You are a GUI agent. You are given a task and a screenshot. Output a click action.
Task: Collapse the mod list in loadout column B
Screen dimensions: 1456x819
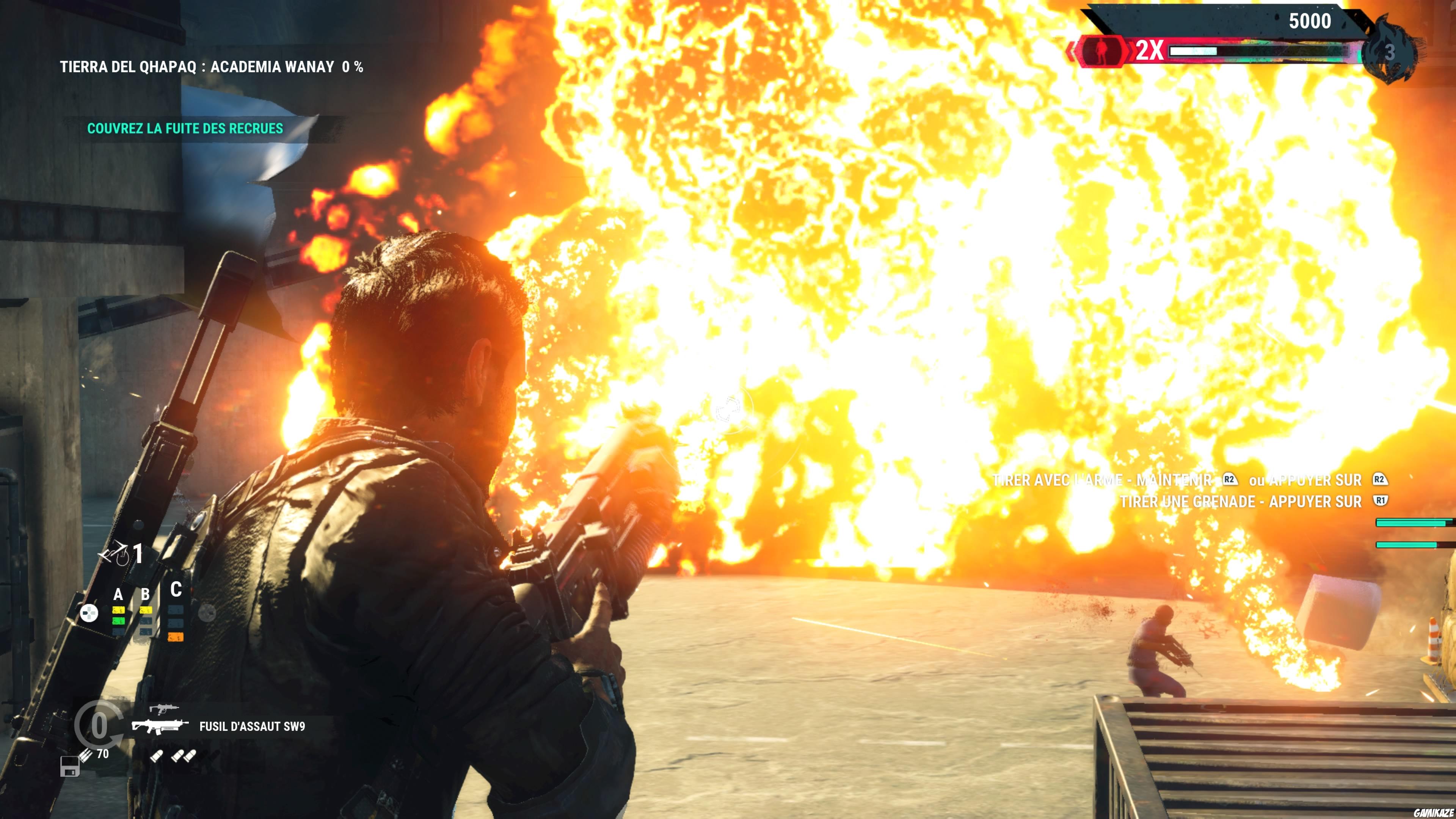click(x=146, y=593)
